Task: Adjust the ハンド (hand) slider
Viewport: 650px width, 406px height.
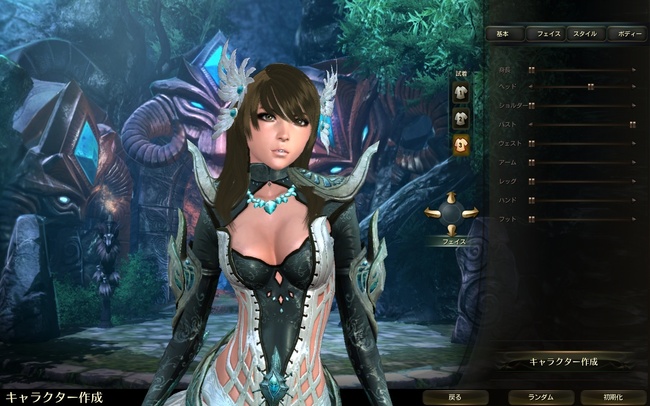Action: point(532,200)
